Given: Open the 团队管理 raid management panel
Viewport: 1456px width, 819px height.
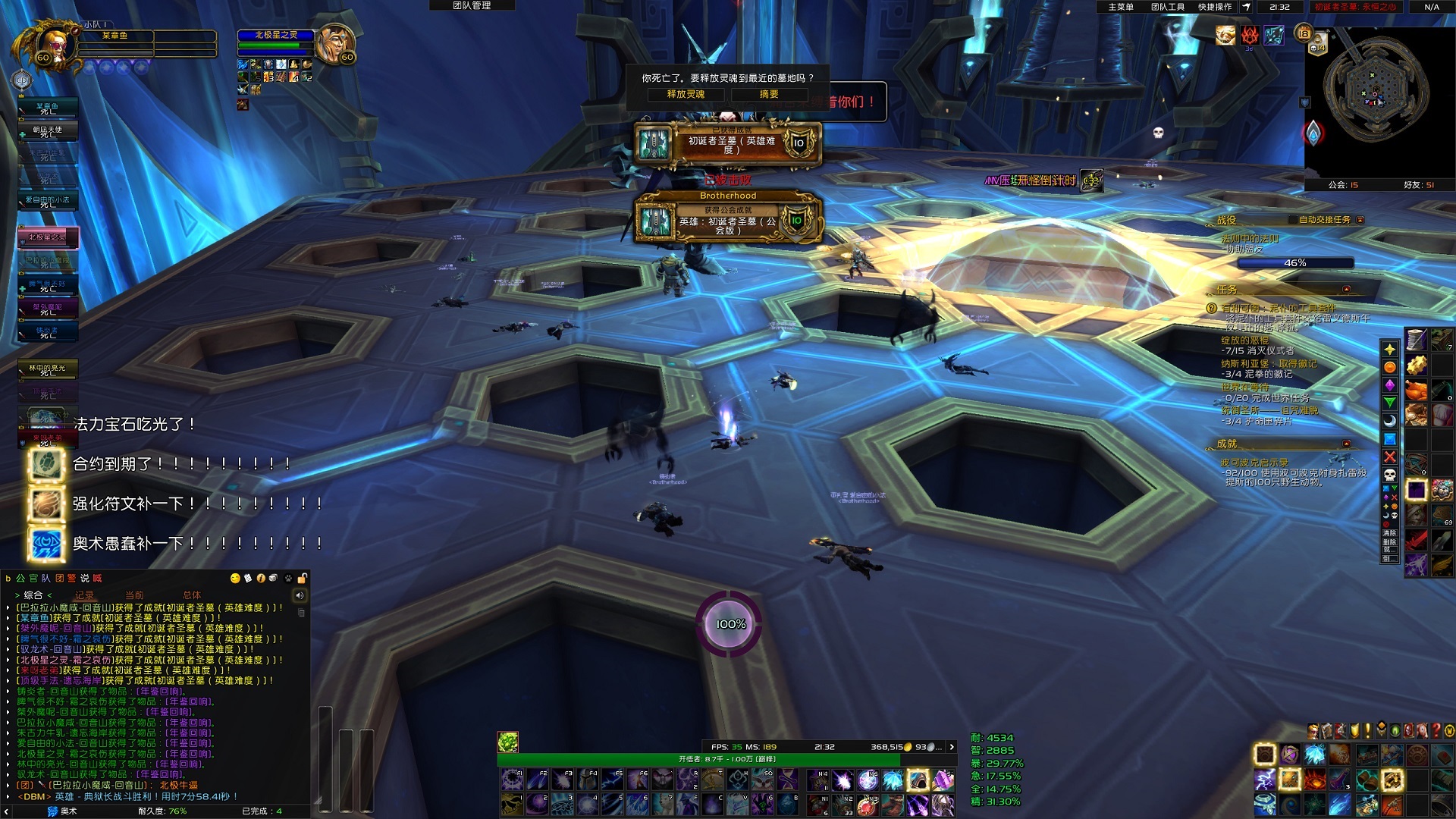Looking at the screenshot, I should click(x=472, y=5).
